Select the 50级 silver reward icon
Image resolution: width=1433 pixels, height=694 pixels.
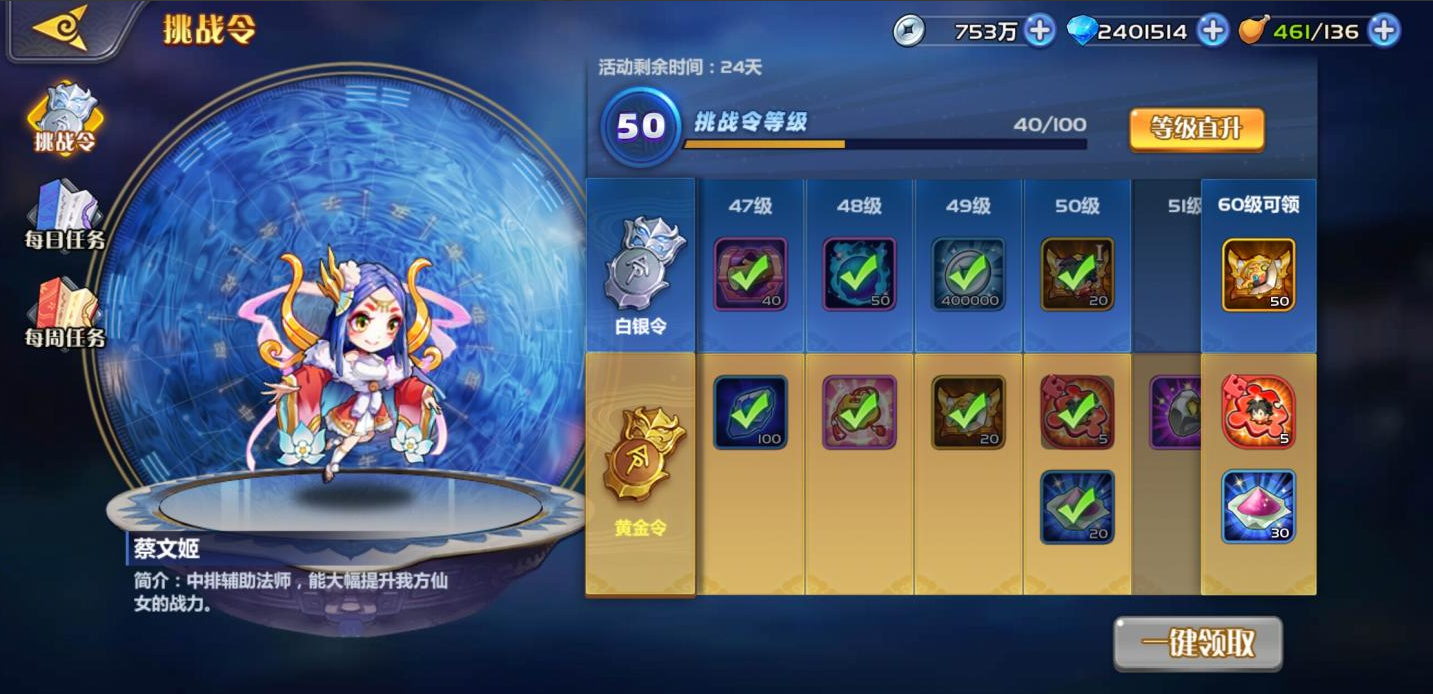click(1077, 274)
